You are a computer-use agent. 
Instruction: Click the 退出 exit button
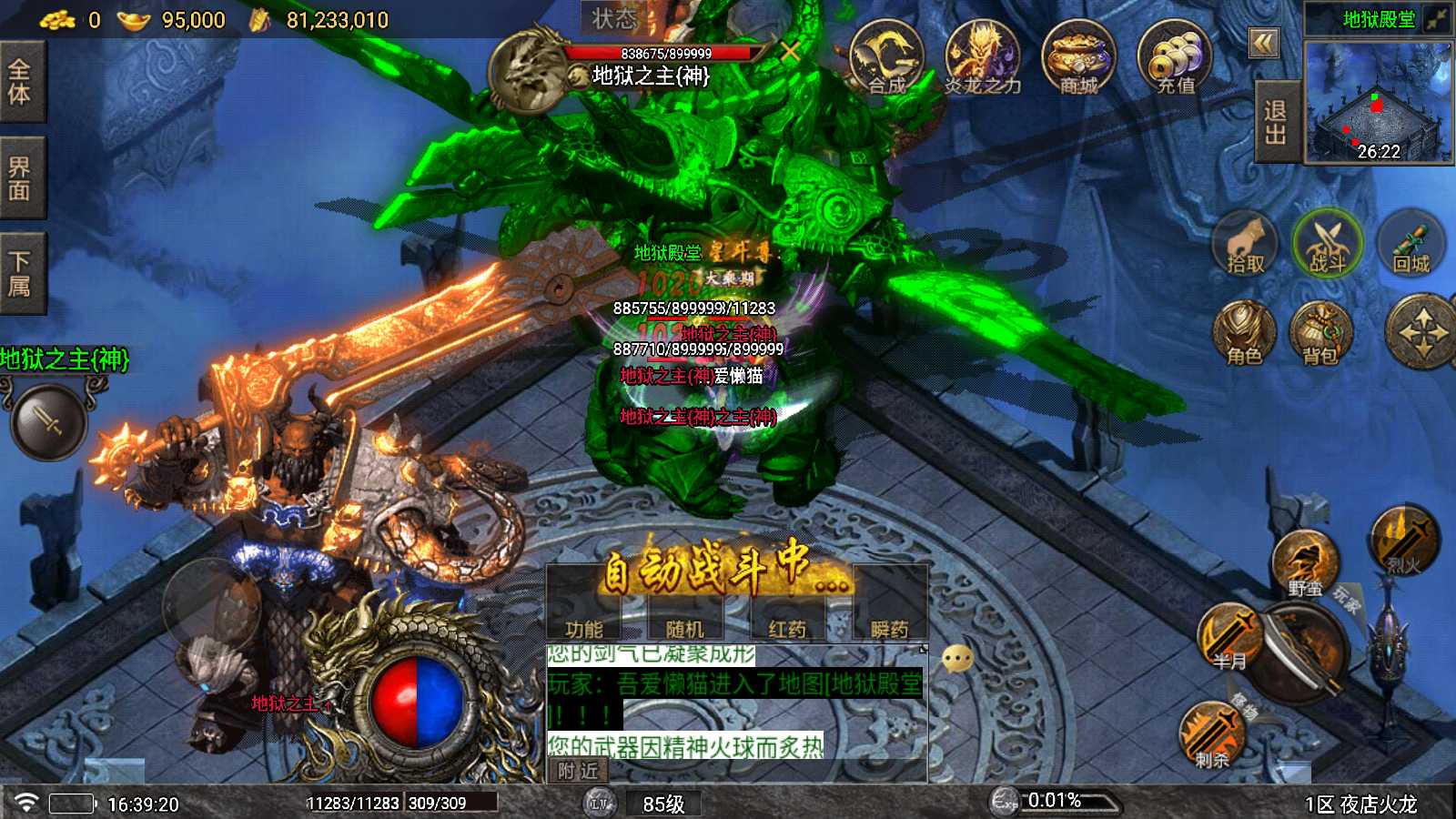click(x=1276, y=122)
